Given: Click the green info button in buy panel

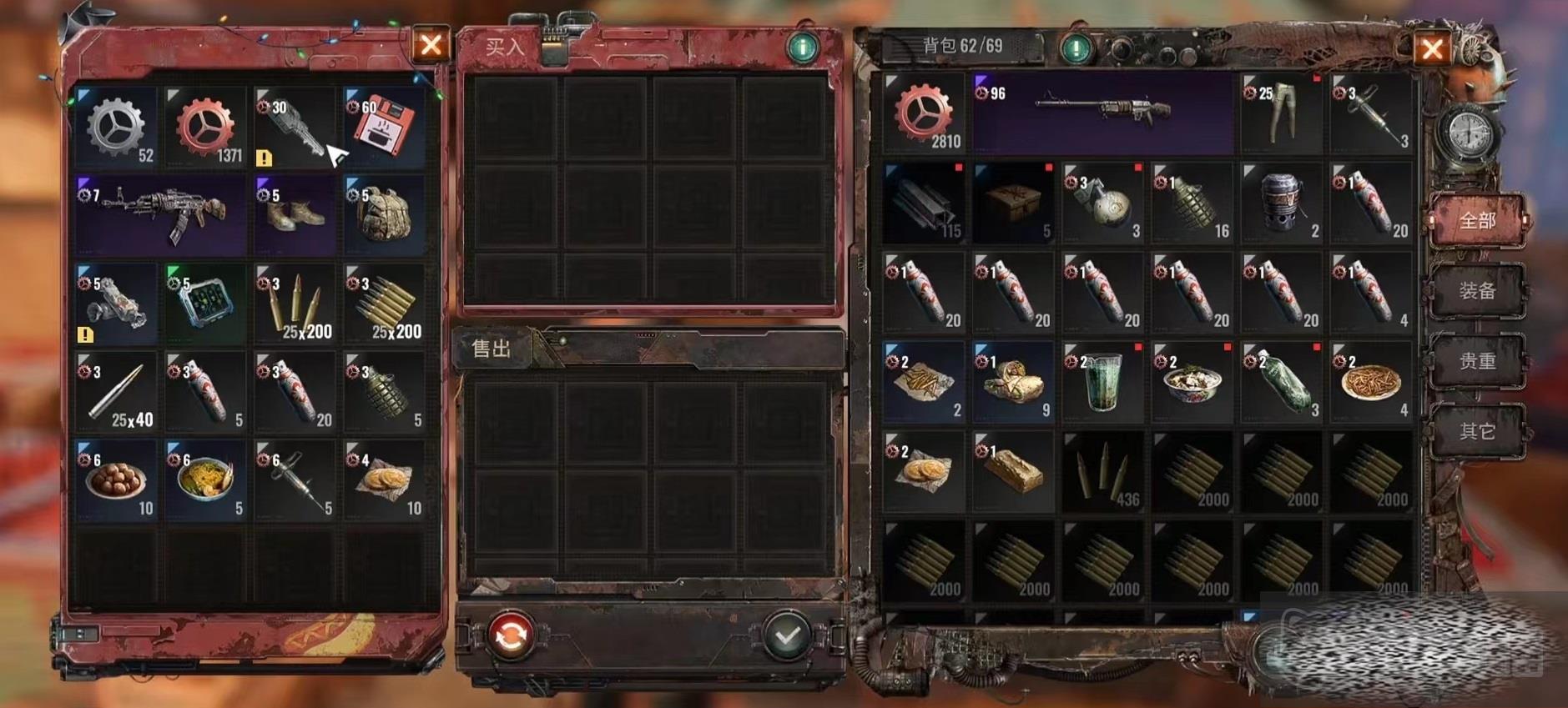Looking at the screenshot, I should pos(802,48).
